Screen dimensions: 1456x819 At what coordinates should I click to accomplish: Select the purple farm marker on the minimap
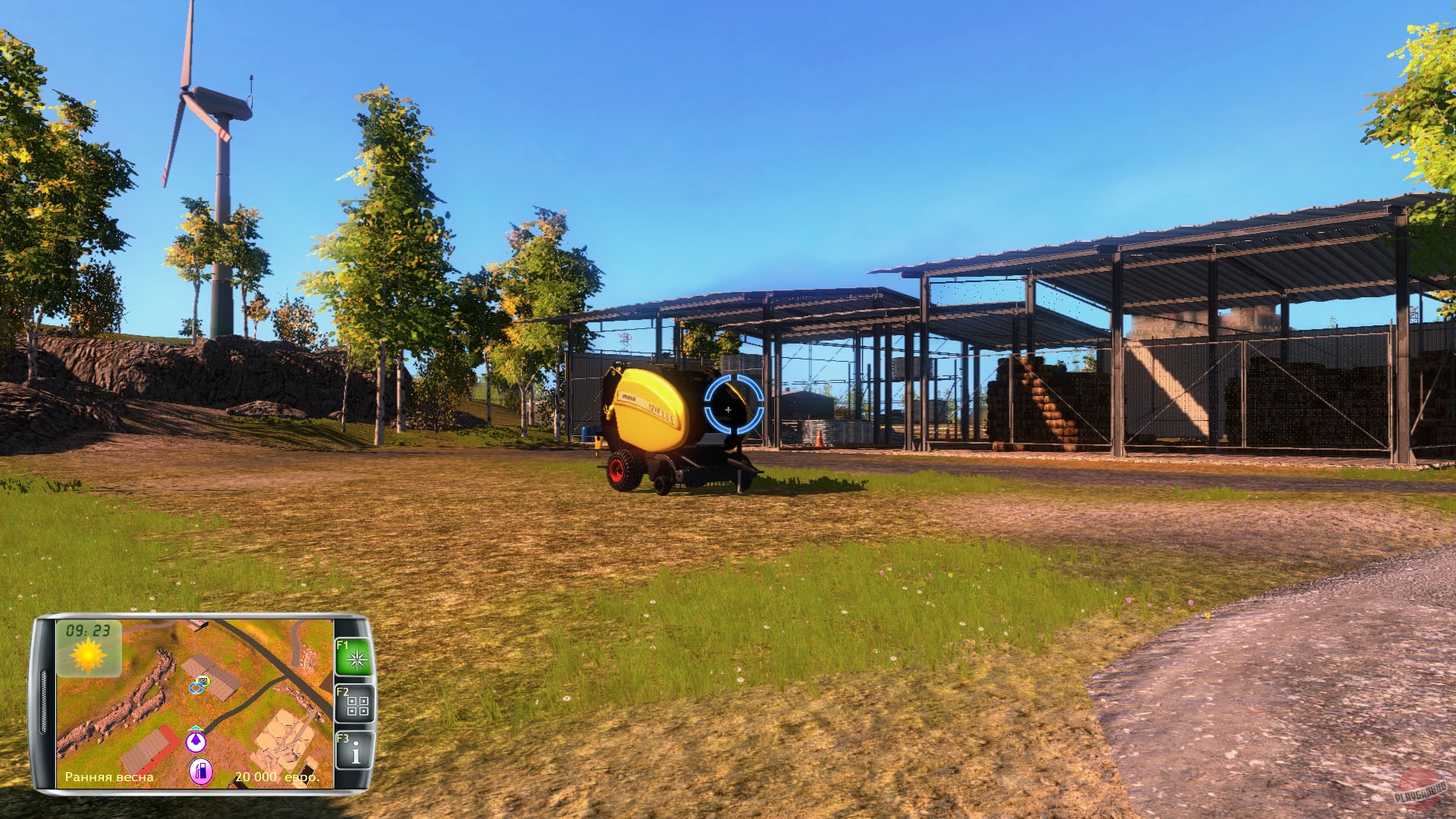pyautogui.click(x=196, y=742)
